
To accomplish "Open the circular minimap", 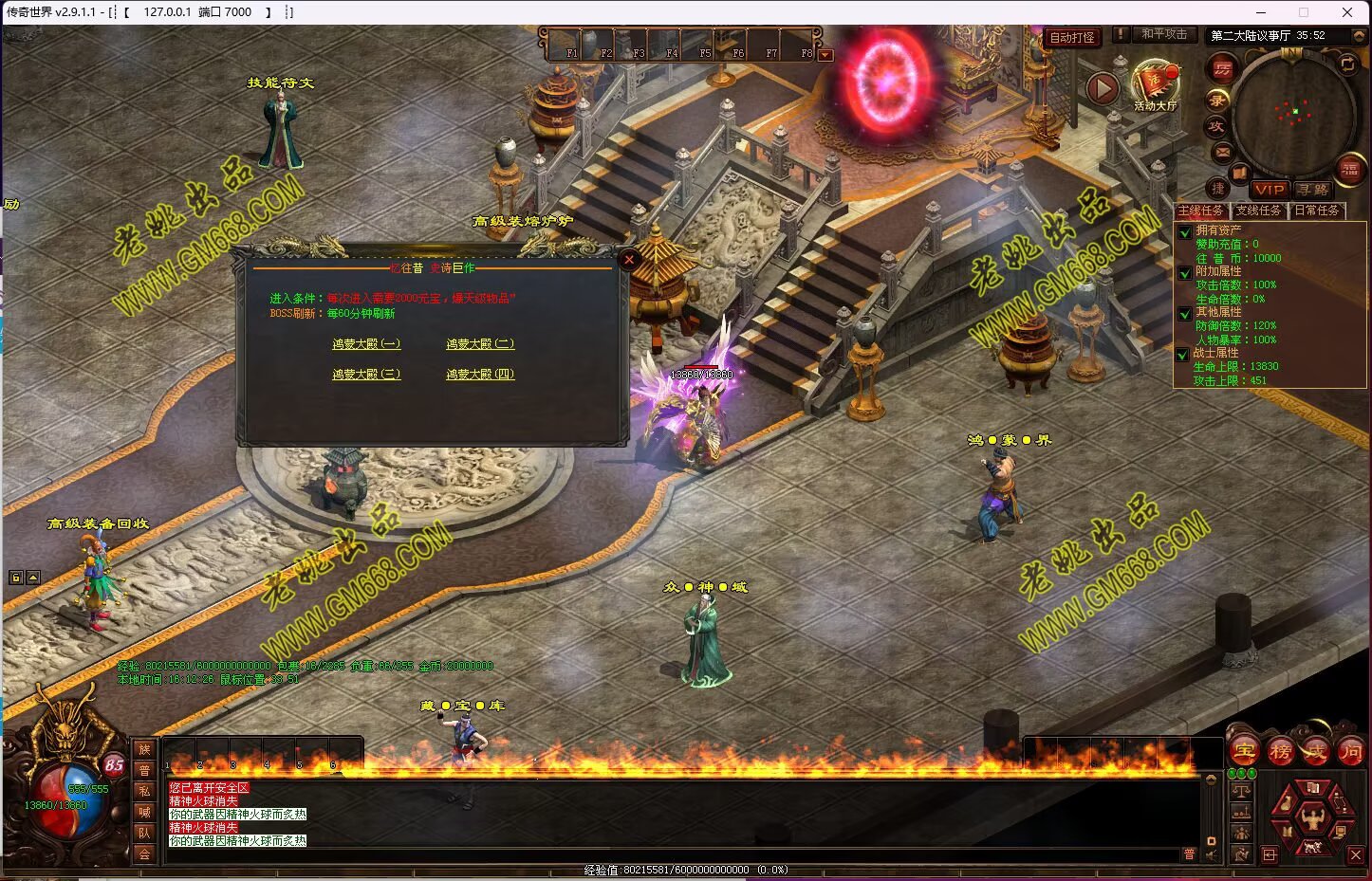I will [x=1294, y=114].
